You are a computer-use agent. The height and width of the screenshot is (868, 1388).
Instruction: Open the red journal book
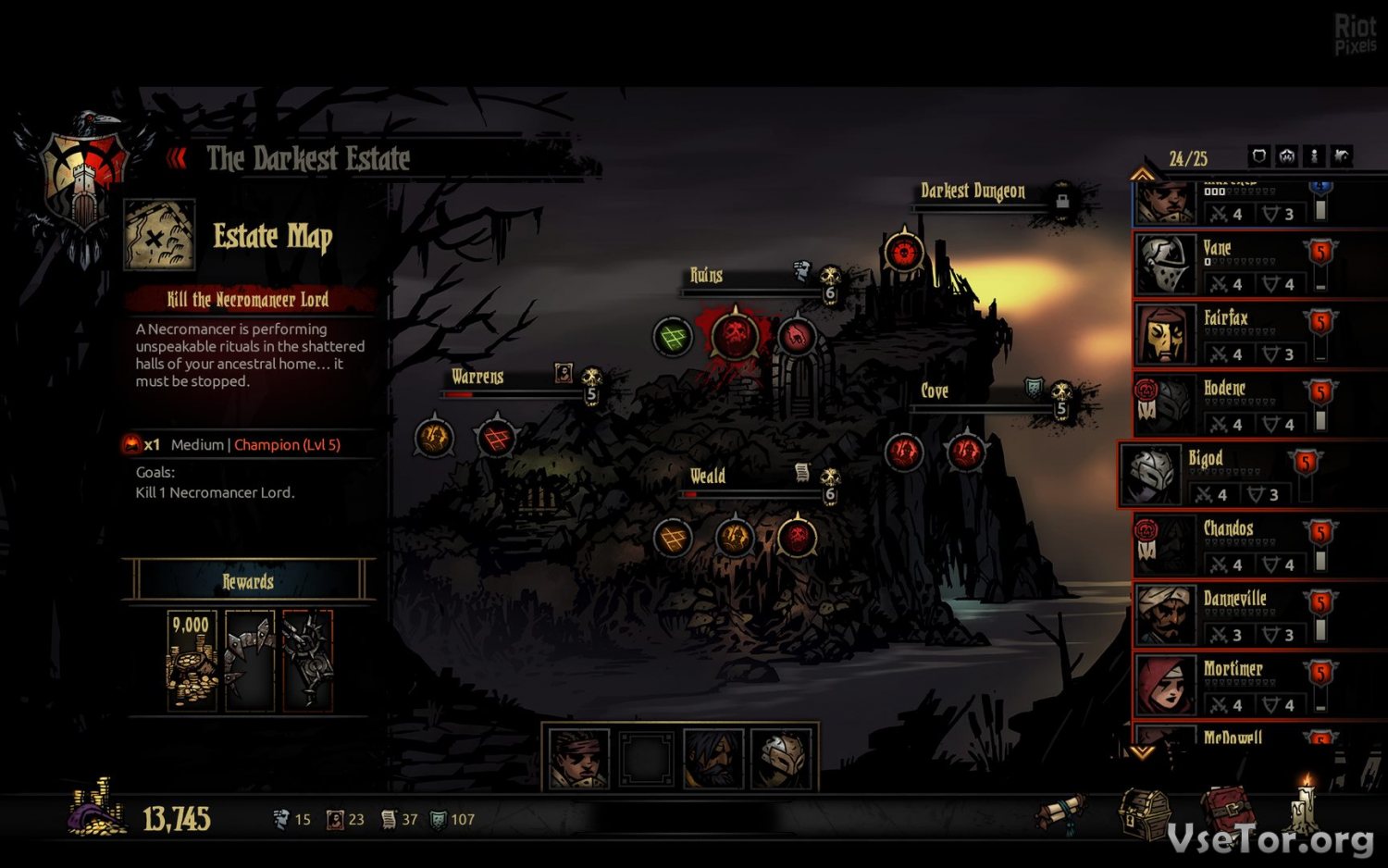click(1226, 811)
